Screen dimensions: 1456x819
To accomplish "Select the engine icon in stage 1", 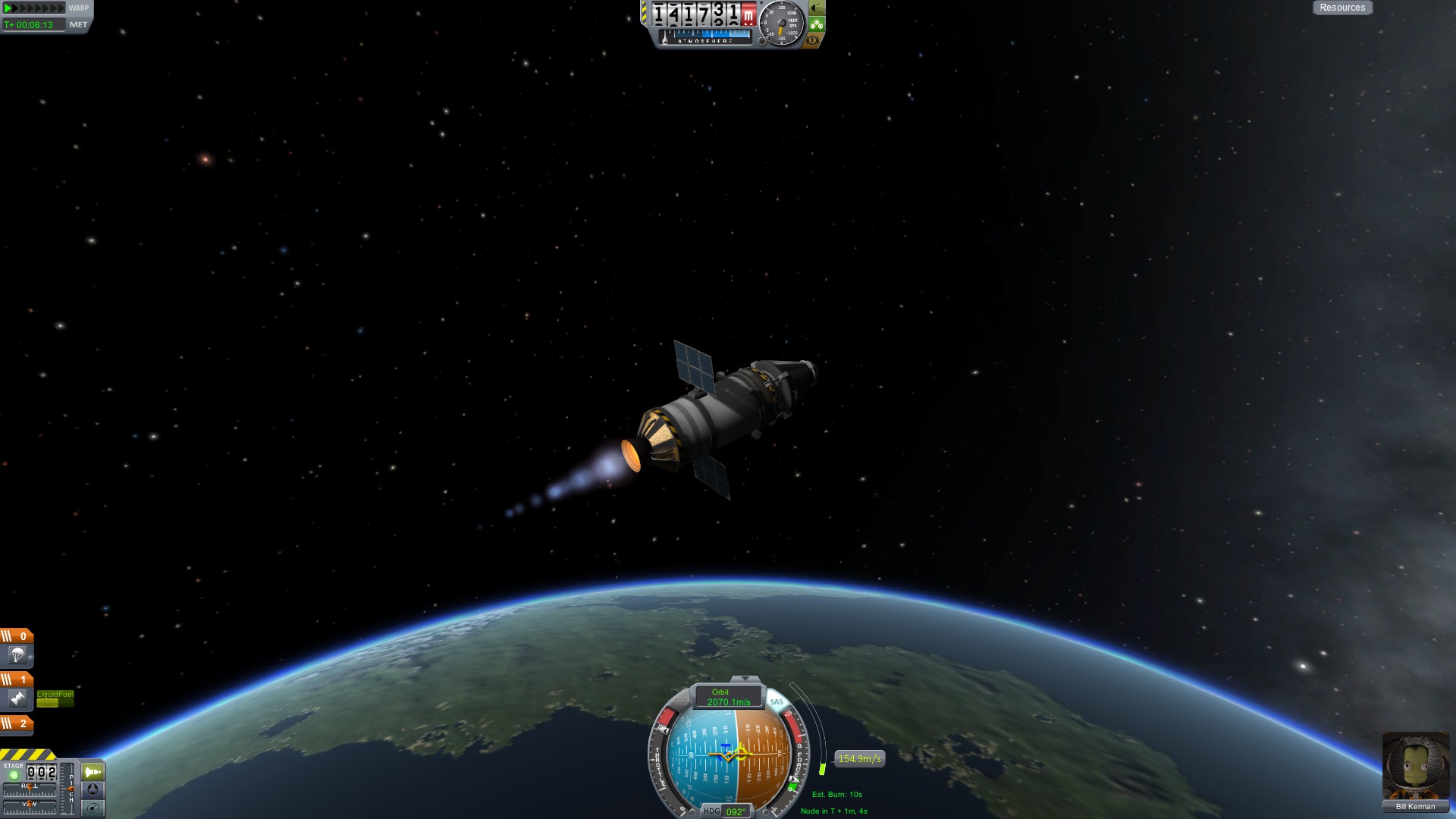I will [17, 698].
